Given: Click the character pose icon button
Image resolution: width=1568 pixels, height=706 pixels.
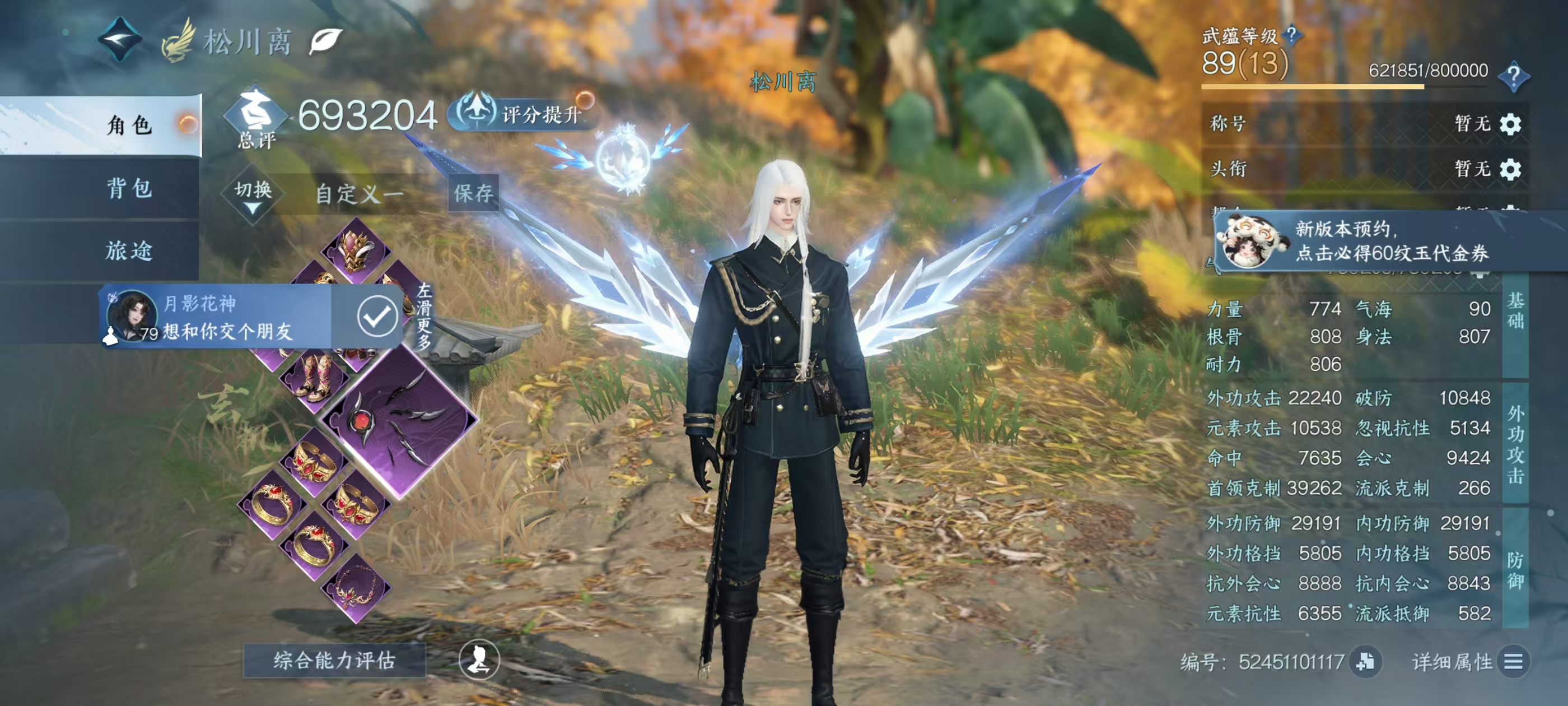Looking at the screenshot, I should point(479,659).
